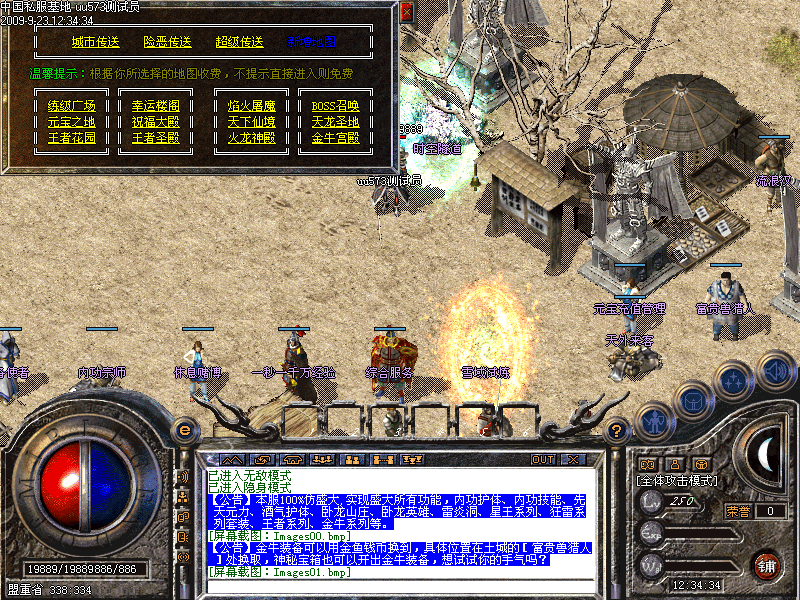Open the red 铺 shop button
The width and height of the screenshot is (800, 600).
tap(767, 564)
